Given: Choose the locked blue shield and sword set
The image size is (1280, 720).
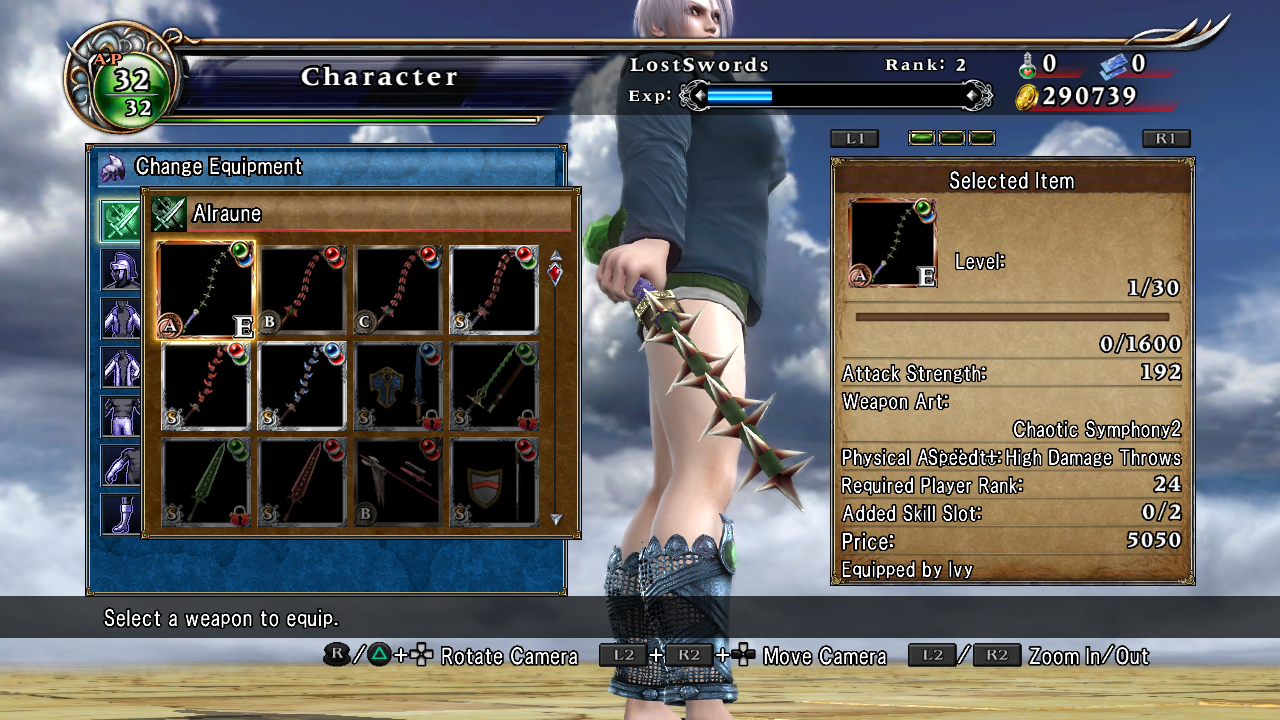Looking at the screenshot, I should pyautogui.click(x=398, y=386).
